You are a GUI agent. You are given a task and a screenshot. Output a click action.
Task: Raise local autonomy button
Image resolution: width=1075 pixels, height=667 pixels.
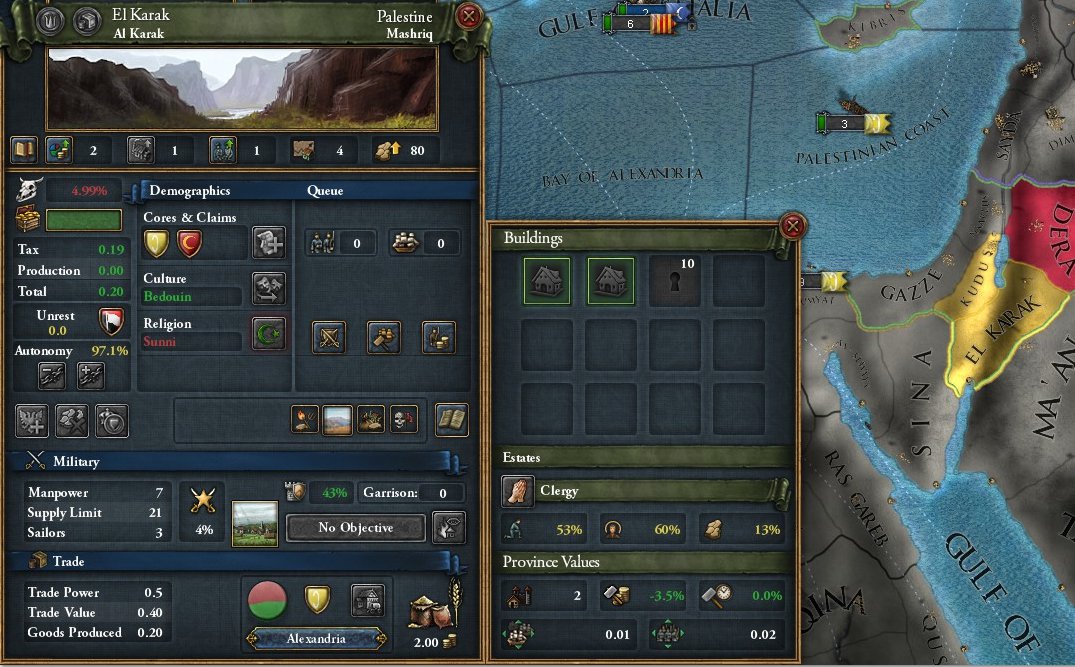pyautogui.click(x=91, y=375)
